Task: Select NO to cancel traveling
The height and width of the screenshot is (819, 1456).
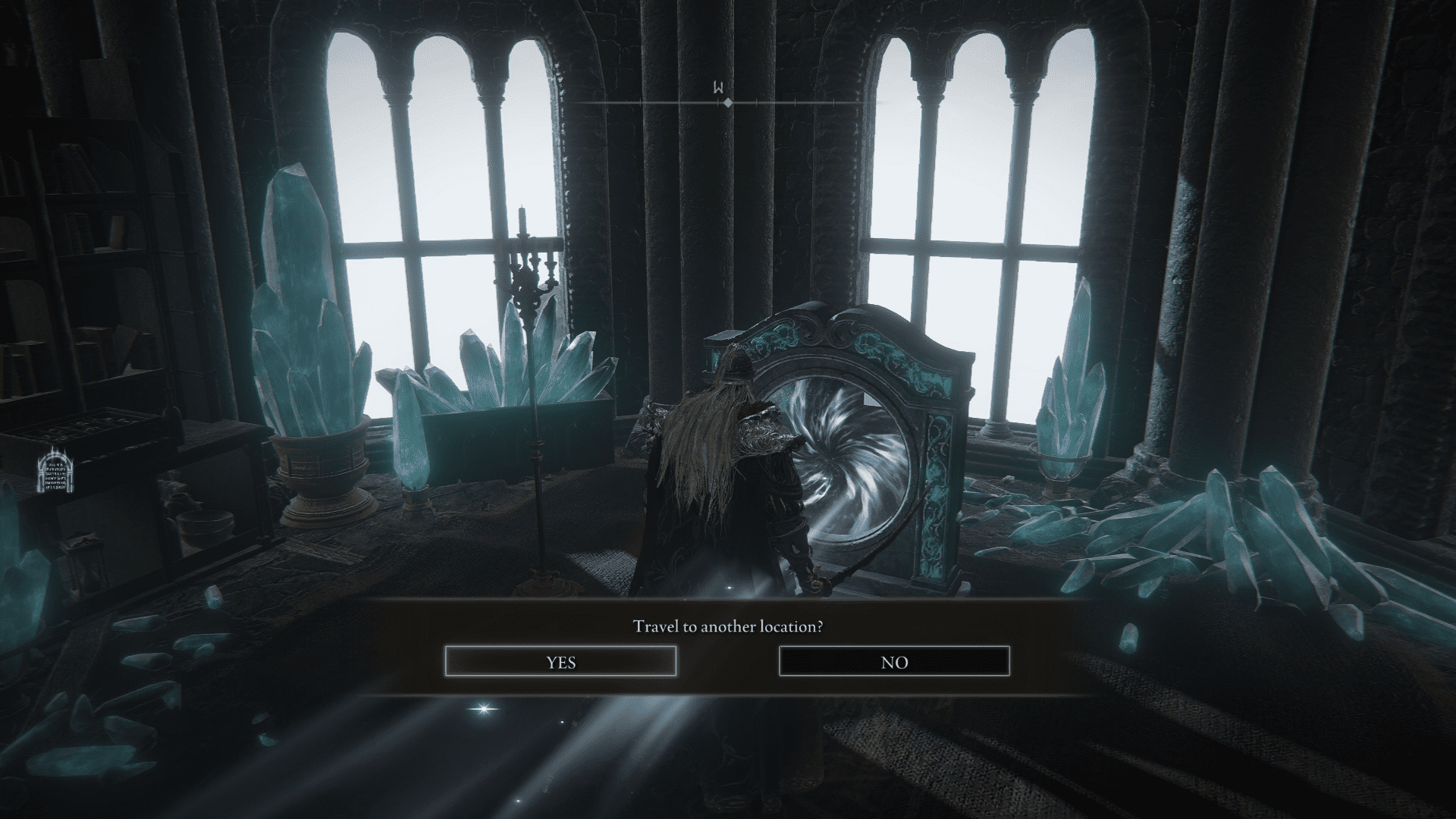Action: (894, 661)
